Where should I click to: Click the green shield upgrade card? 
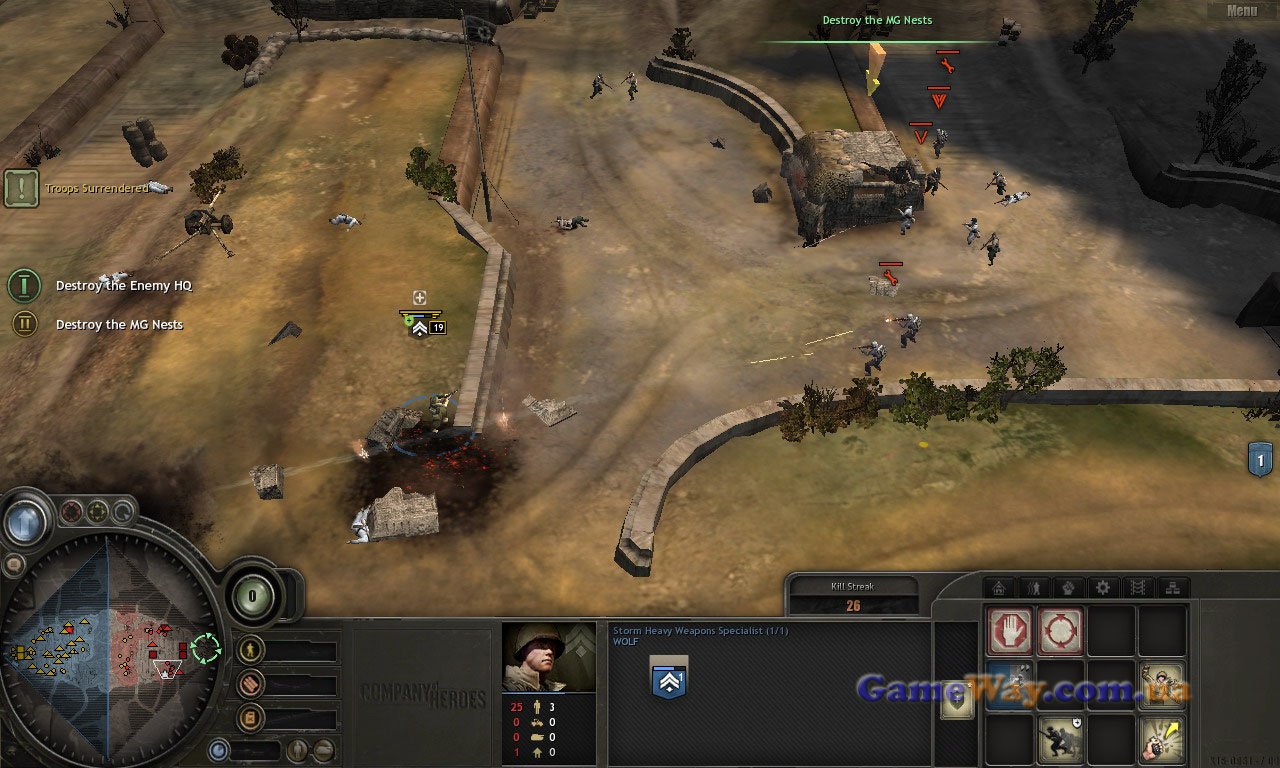tap(957, 700)
